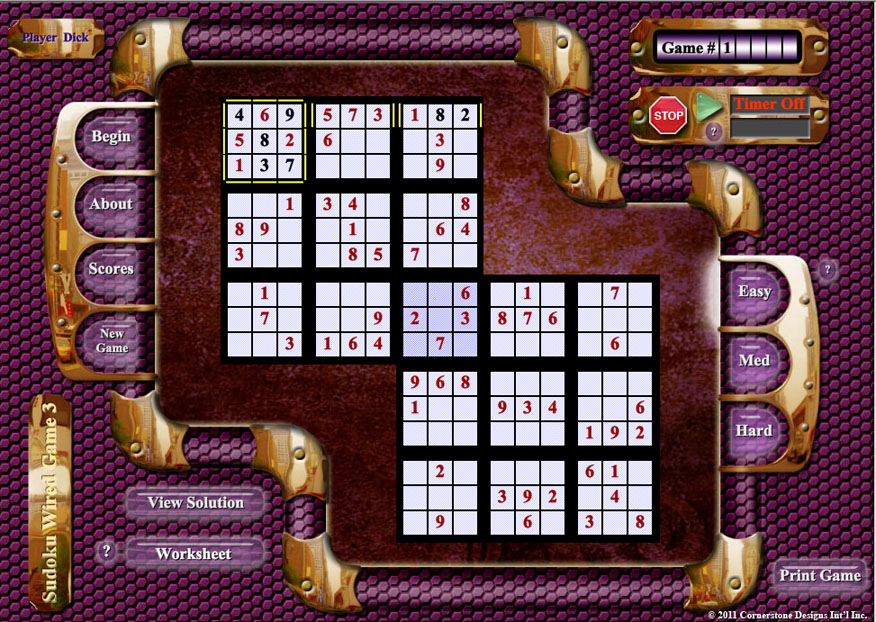Open the About page

[111, 203]
